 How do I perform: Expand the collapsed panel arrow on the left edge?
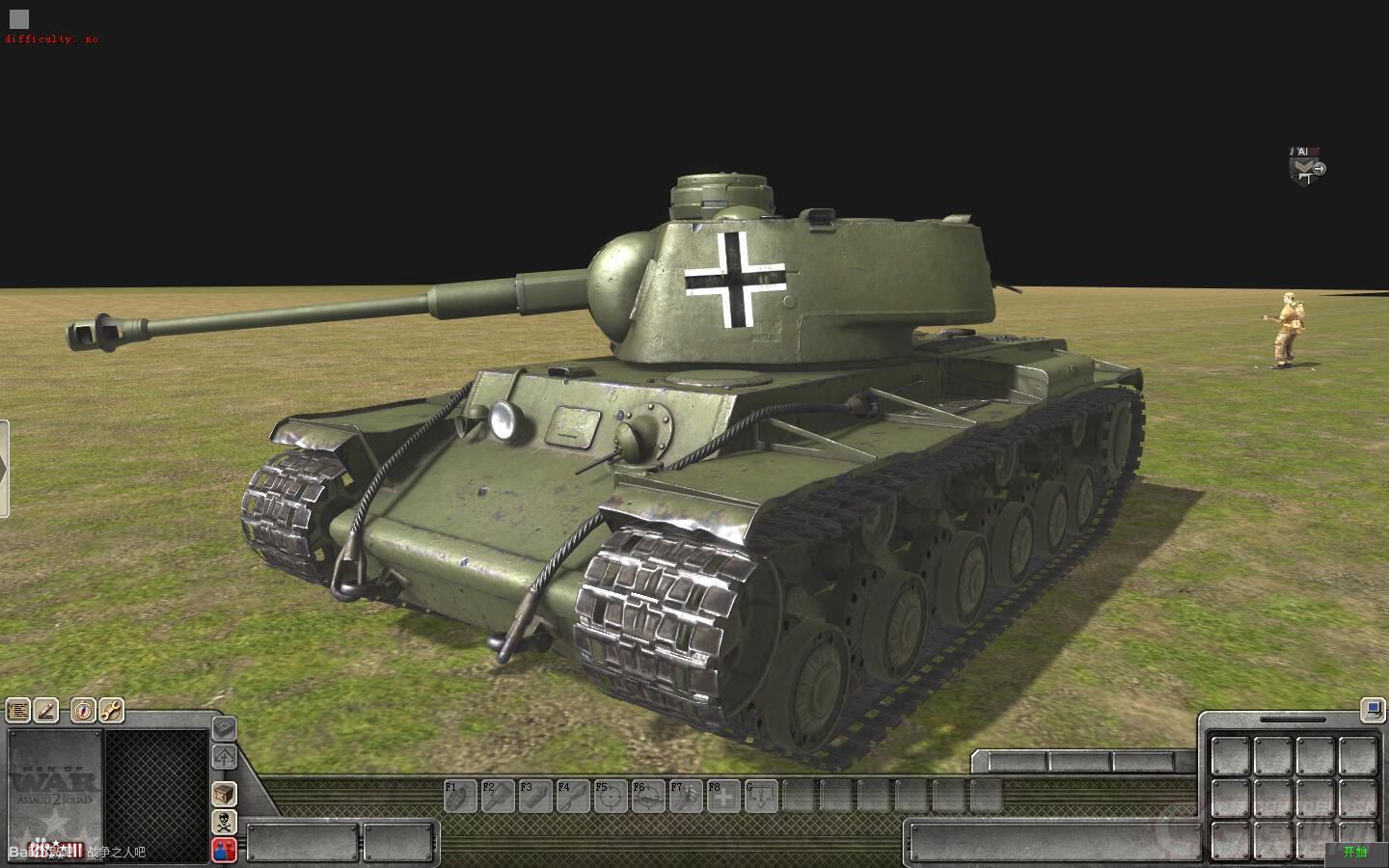(x=6, y=465)
